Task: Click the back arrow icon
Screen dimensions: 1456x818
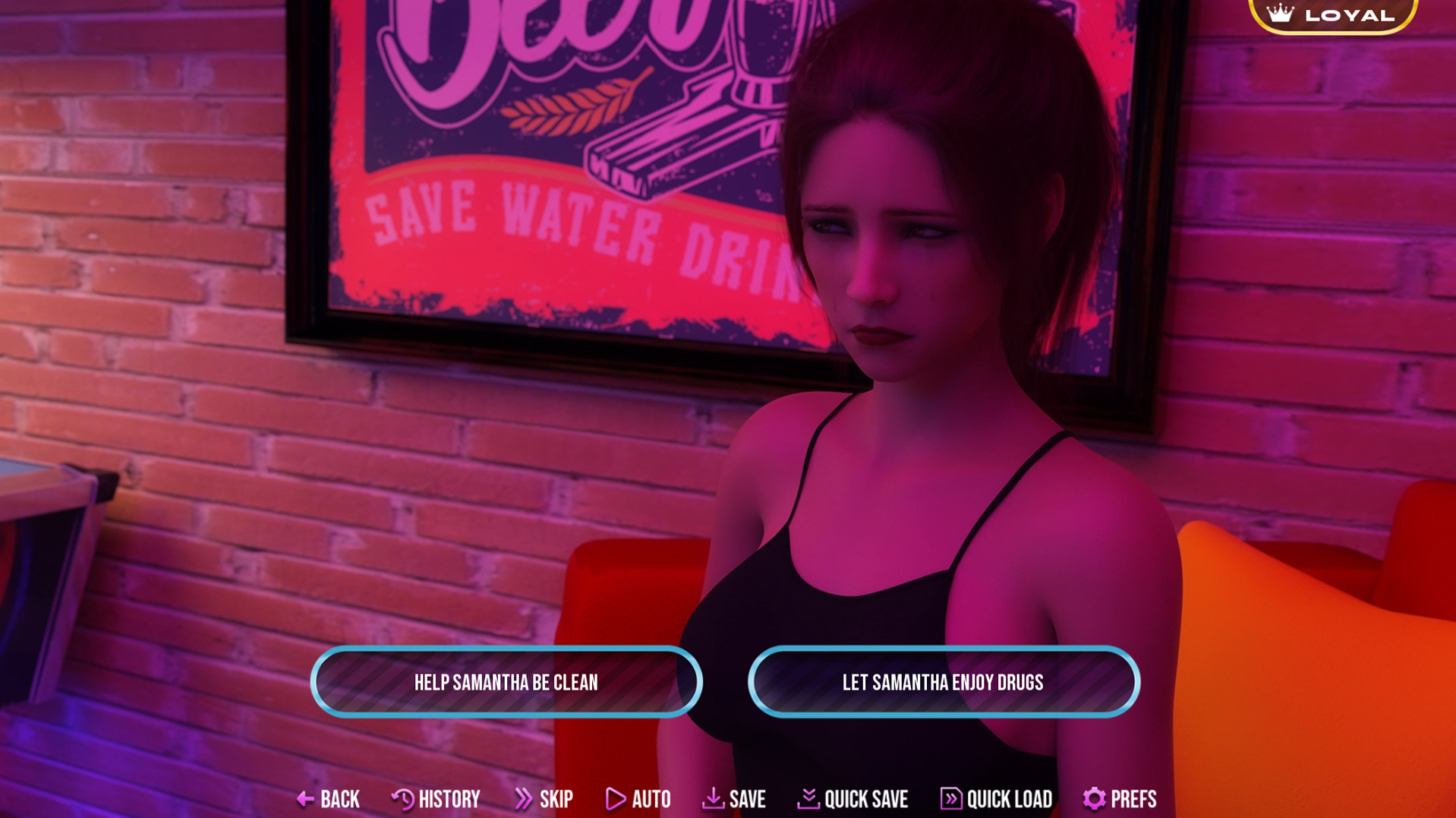Action: [307, 798]
